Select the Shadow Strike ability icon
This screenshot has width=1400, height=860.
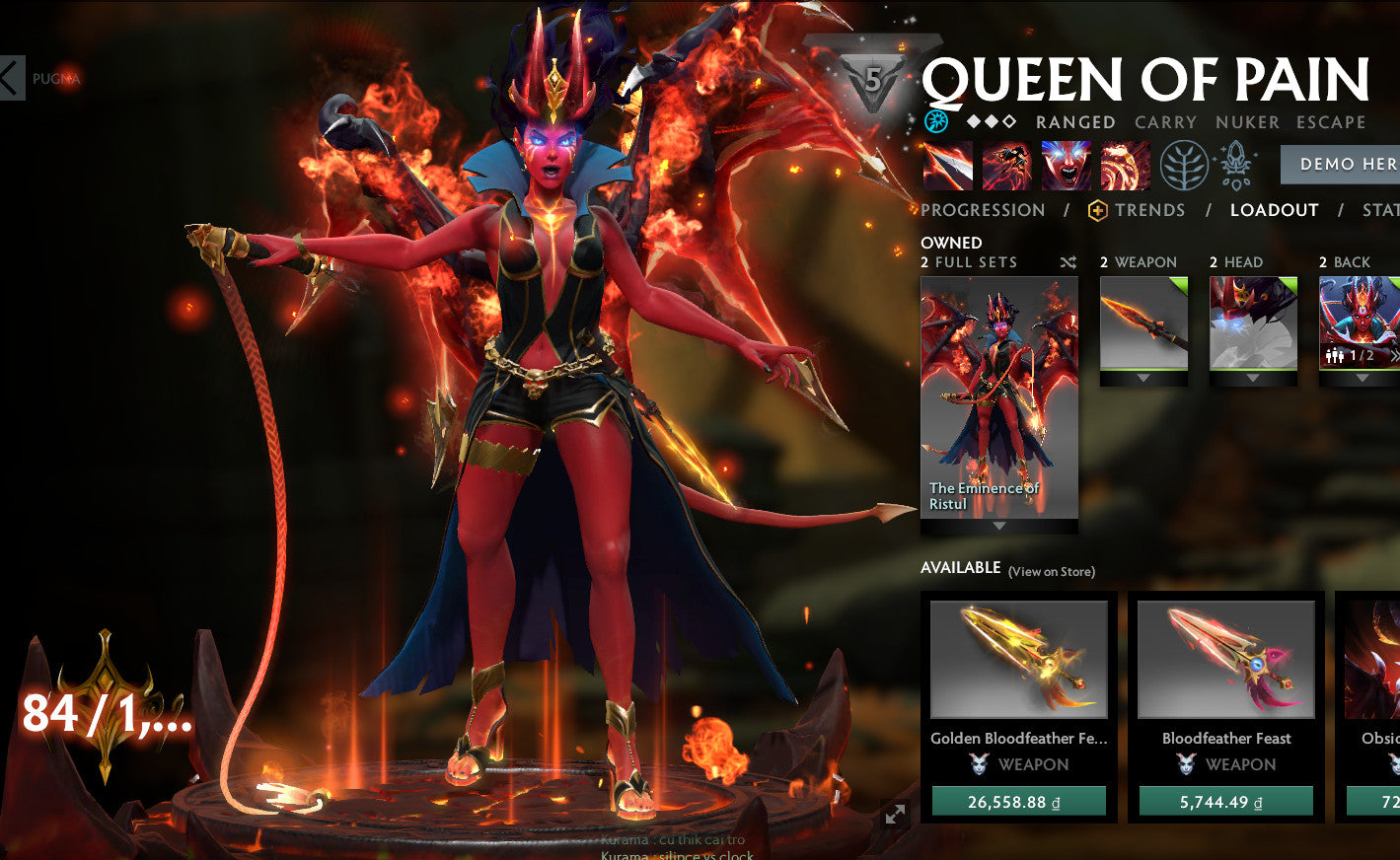[947, 166]
